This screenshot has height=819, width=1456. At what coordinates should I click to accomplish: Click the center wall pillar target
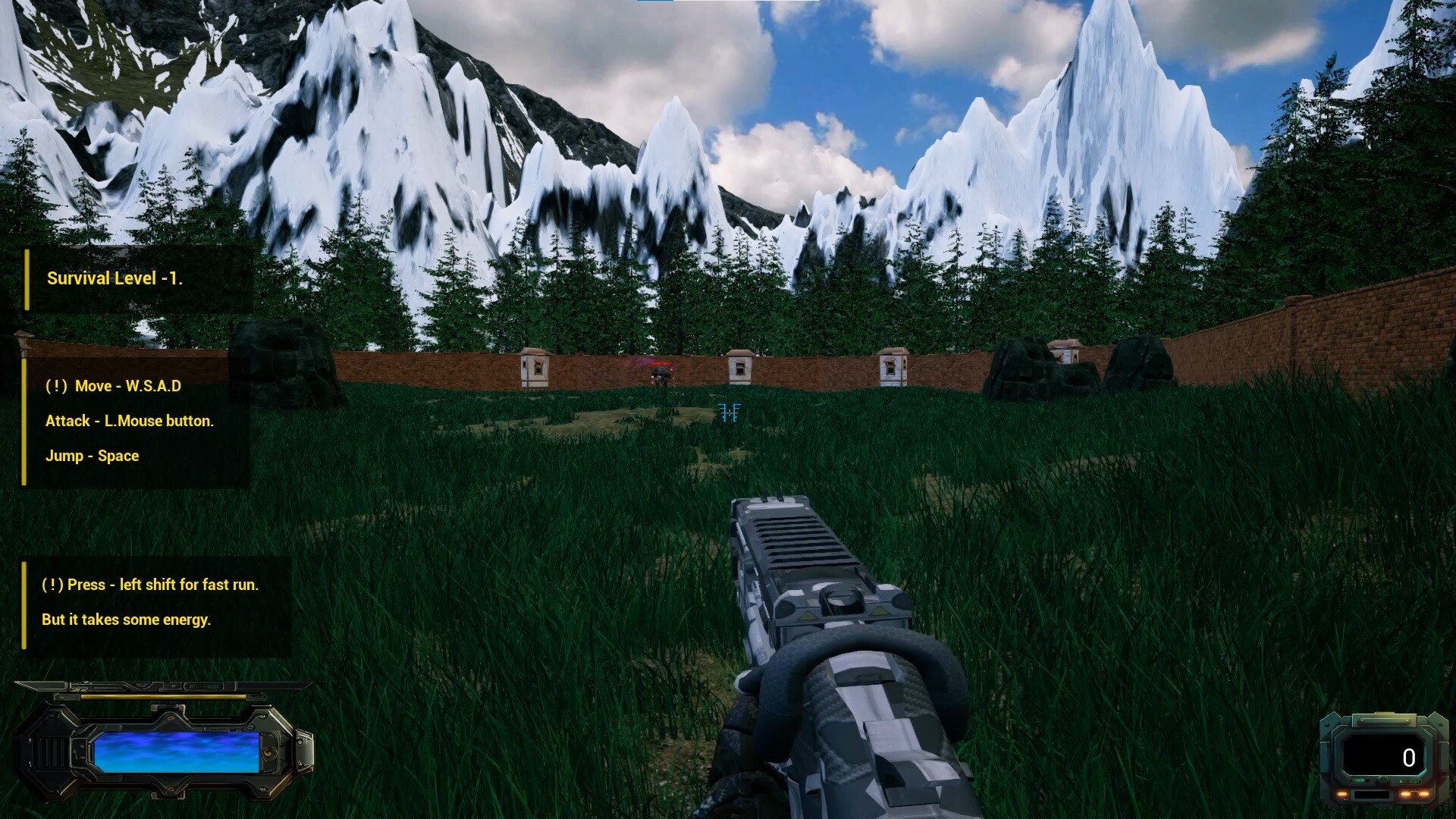point(739,369)
